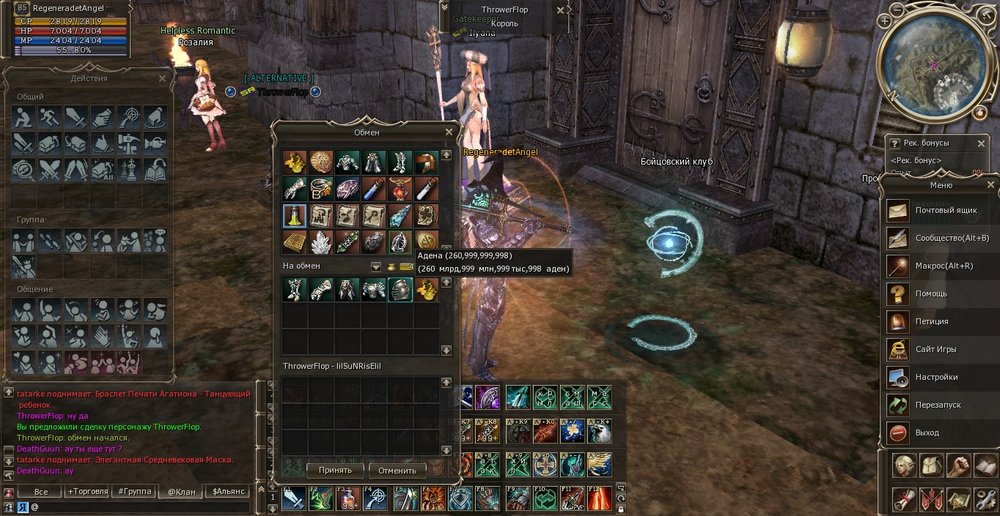Close the Меню panel

pos(989,184)
